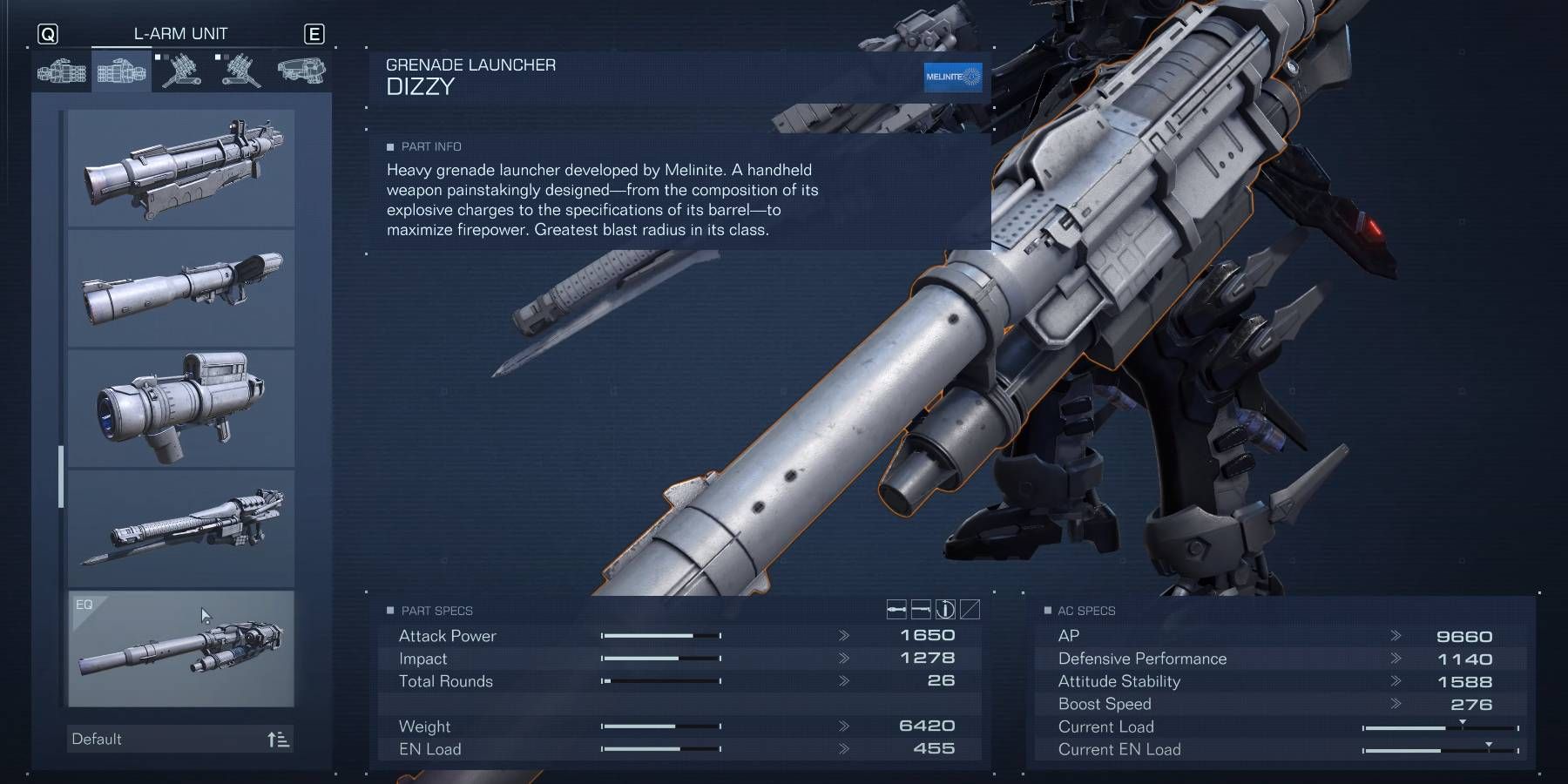
Task: Select the first L-Arm weapon category icon
Action: click(x=61, y=71)
